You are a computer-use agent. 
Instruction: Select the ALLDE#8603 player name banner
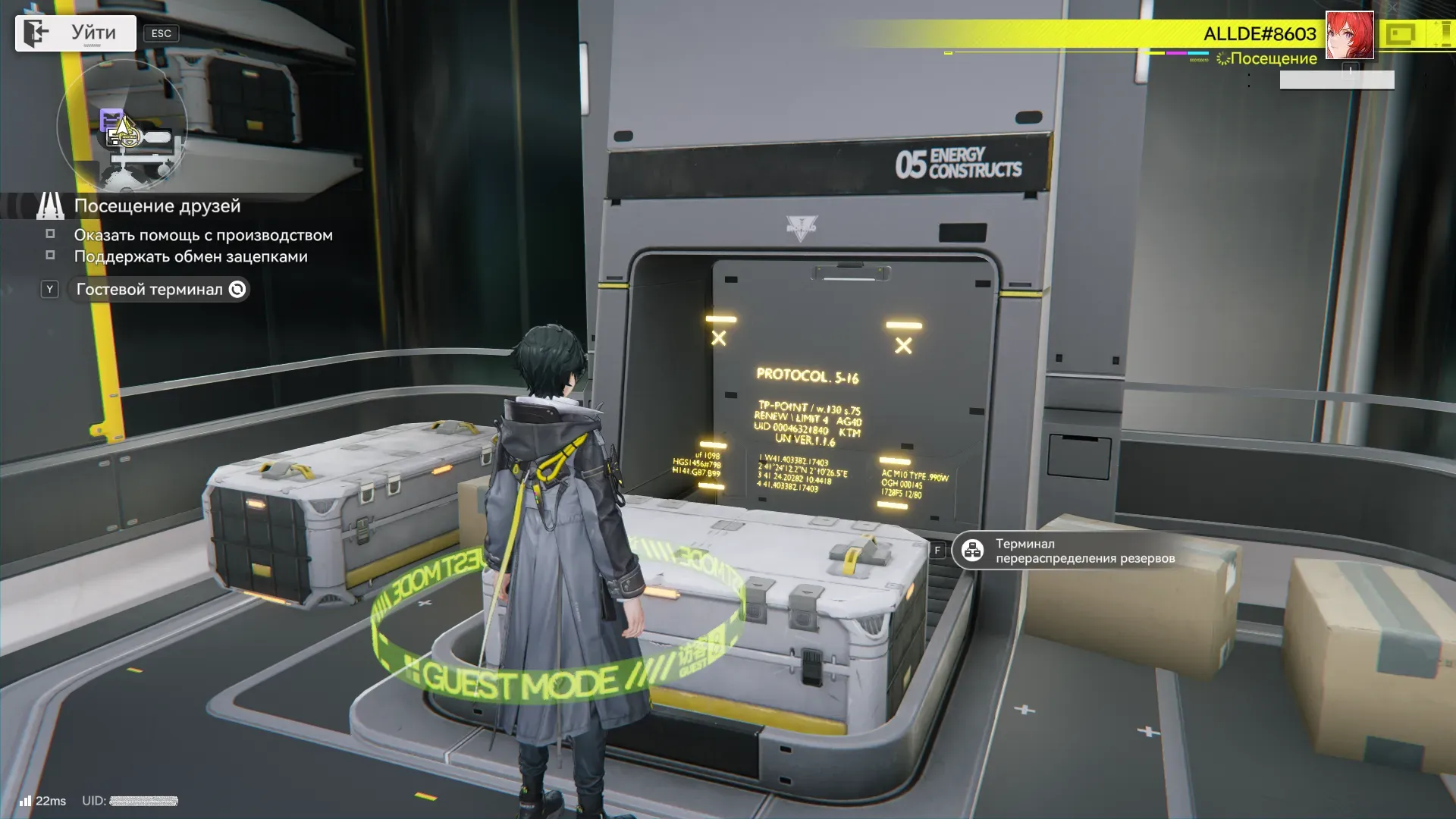[x=1259, y=34]
